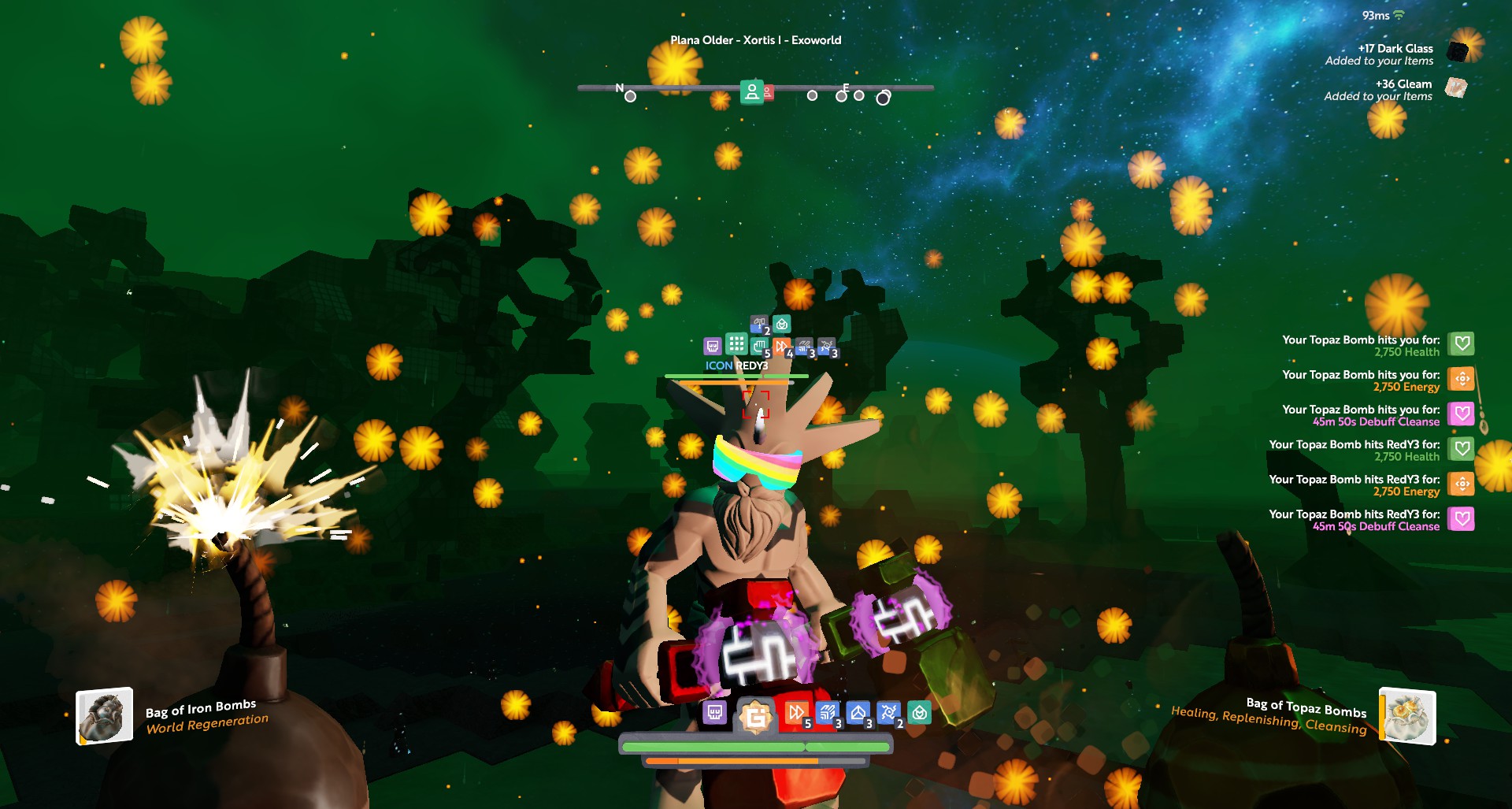Click the orange fast-forward buff icon

pos(795,713)
